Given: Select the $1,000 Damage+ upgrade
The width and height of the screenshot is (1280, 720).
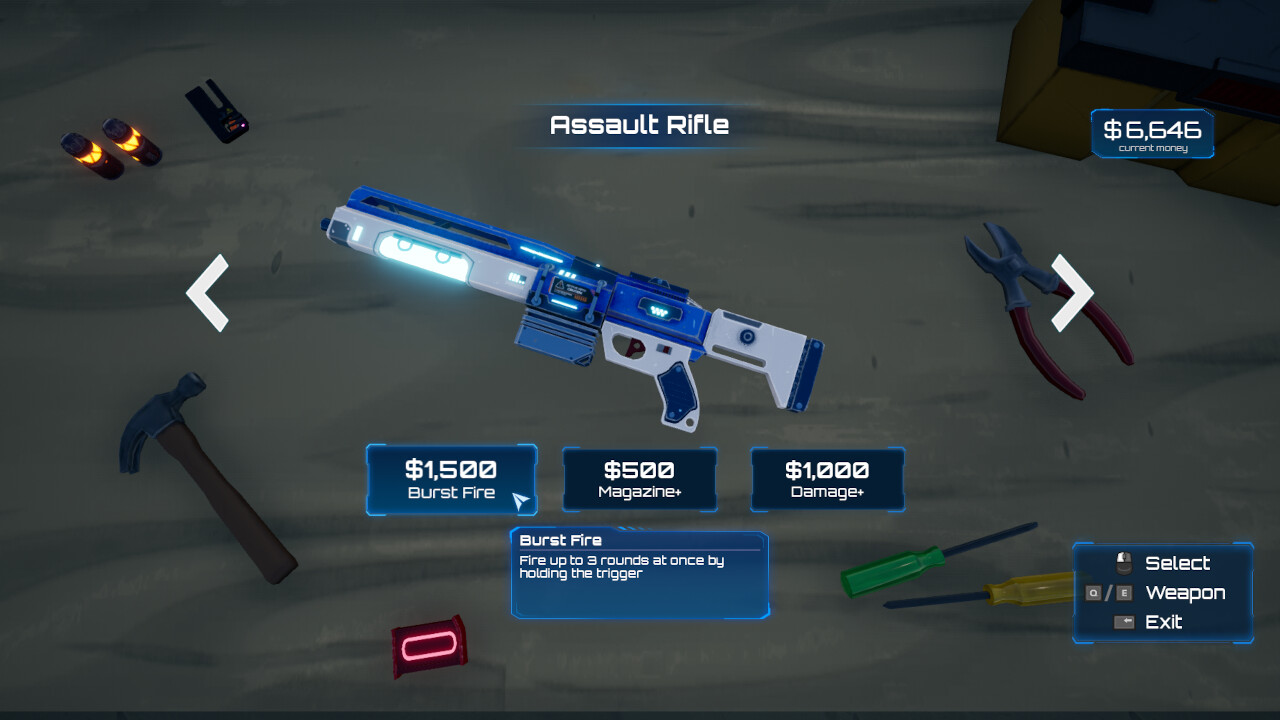Looking at the screenshot, I should (x=827, y=479).
